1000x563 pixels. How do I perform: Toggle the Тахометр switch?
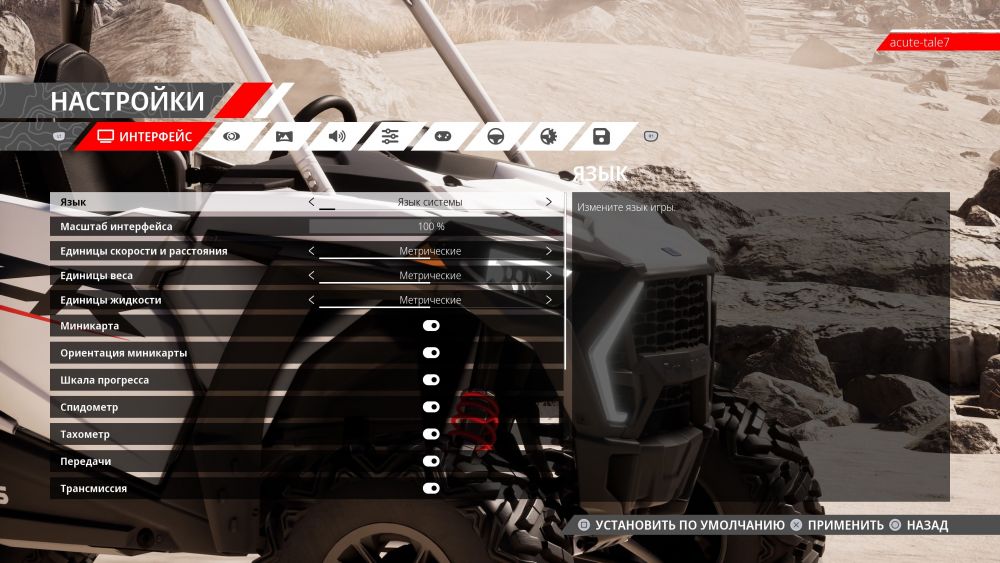pos(431,434)
